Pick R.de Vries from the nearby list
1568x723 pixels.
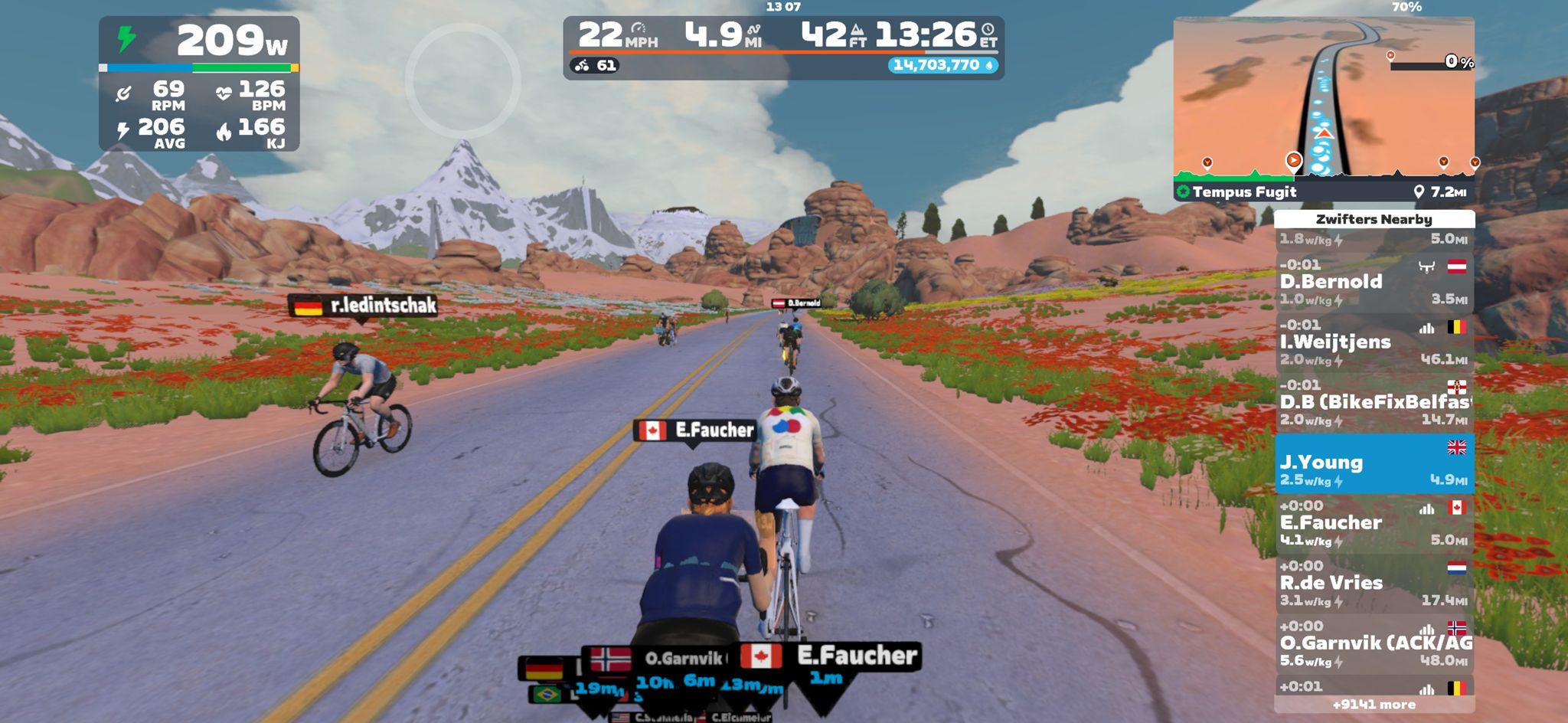point(1374,583)
